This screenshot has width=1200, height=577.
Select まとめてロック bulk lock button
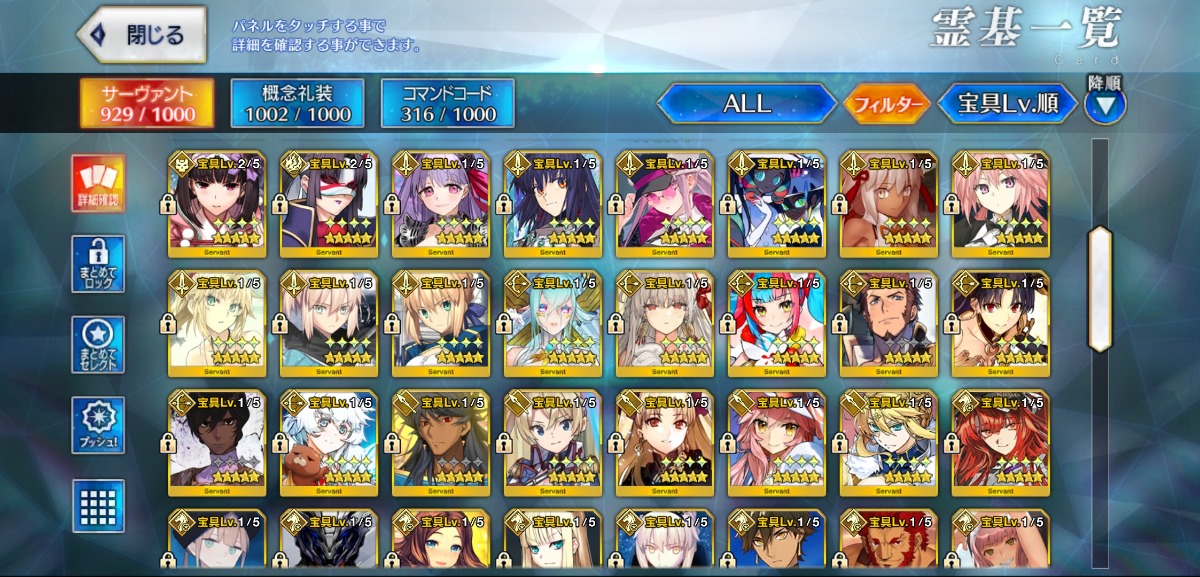(98, 264)
